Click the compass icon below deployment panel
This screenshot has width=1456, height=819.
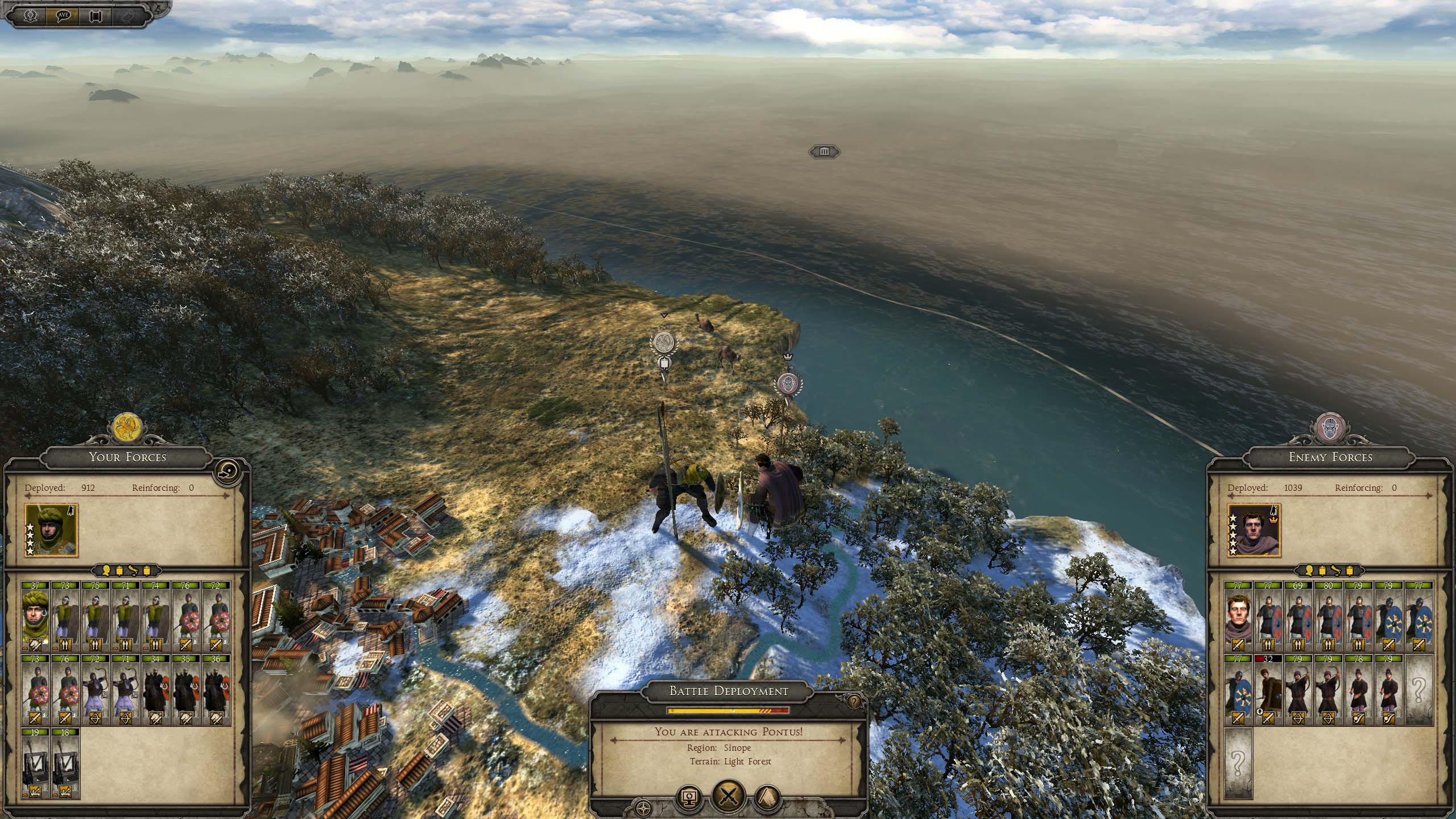pos(643,807)
